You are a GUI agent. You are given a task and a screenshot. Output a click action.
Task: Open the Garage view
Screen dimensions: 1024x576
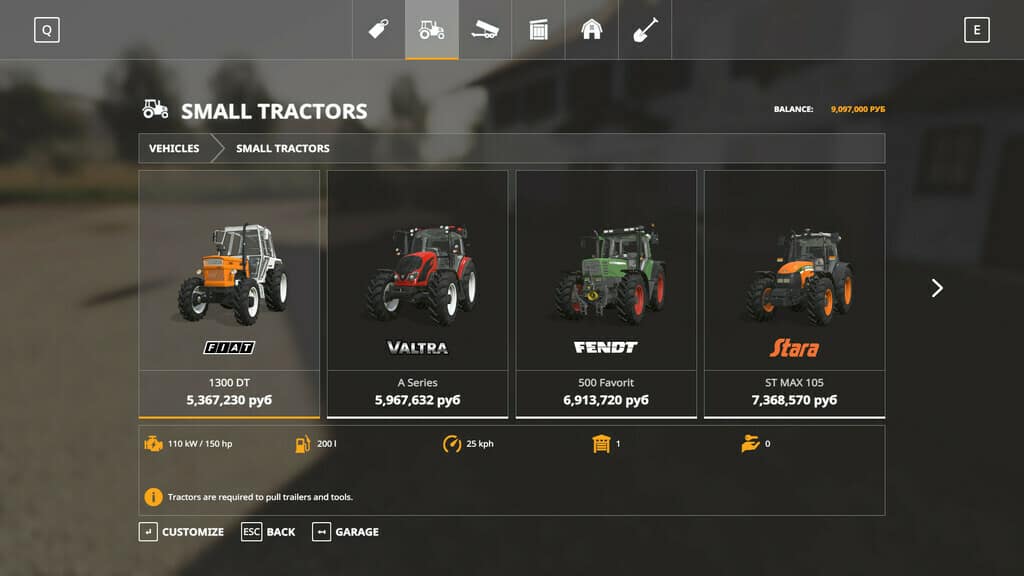click(346, 532)
